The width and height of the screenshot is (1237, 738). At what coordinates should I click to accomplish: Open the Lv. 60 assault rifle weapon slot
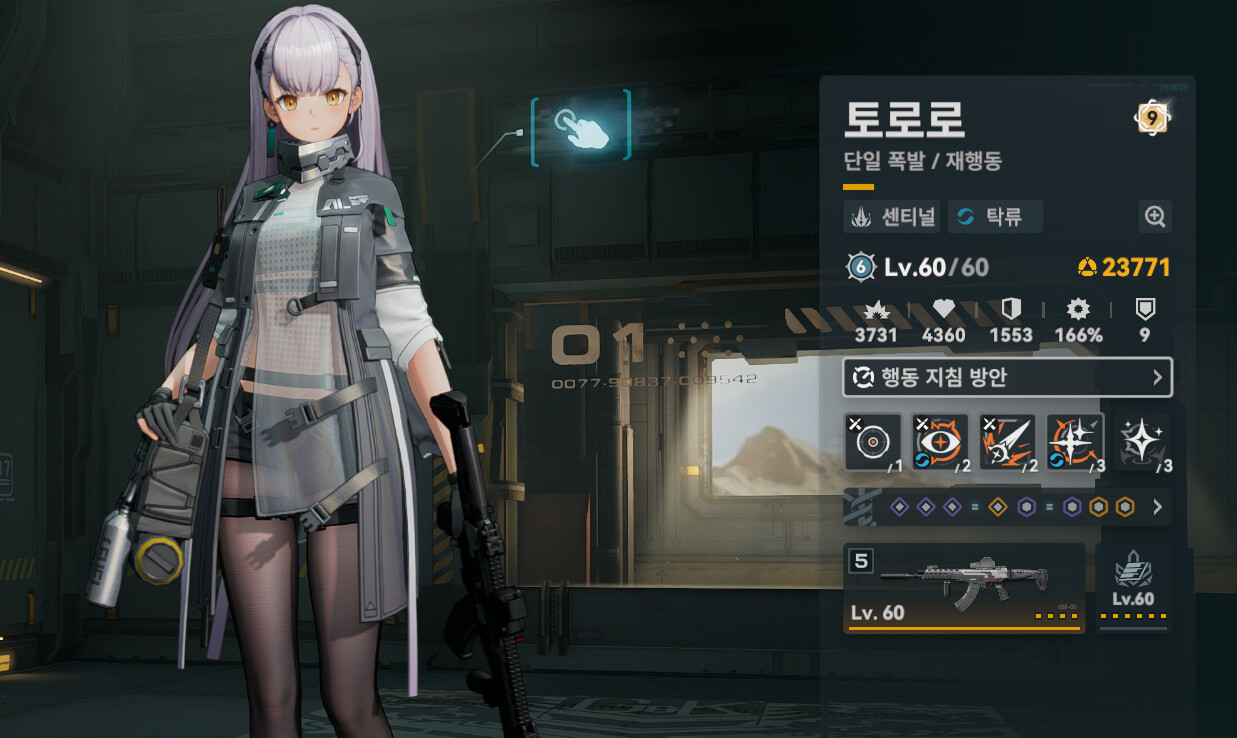click(964, 588)
